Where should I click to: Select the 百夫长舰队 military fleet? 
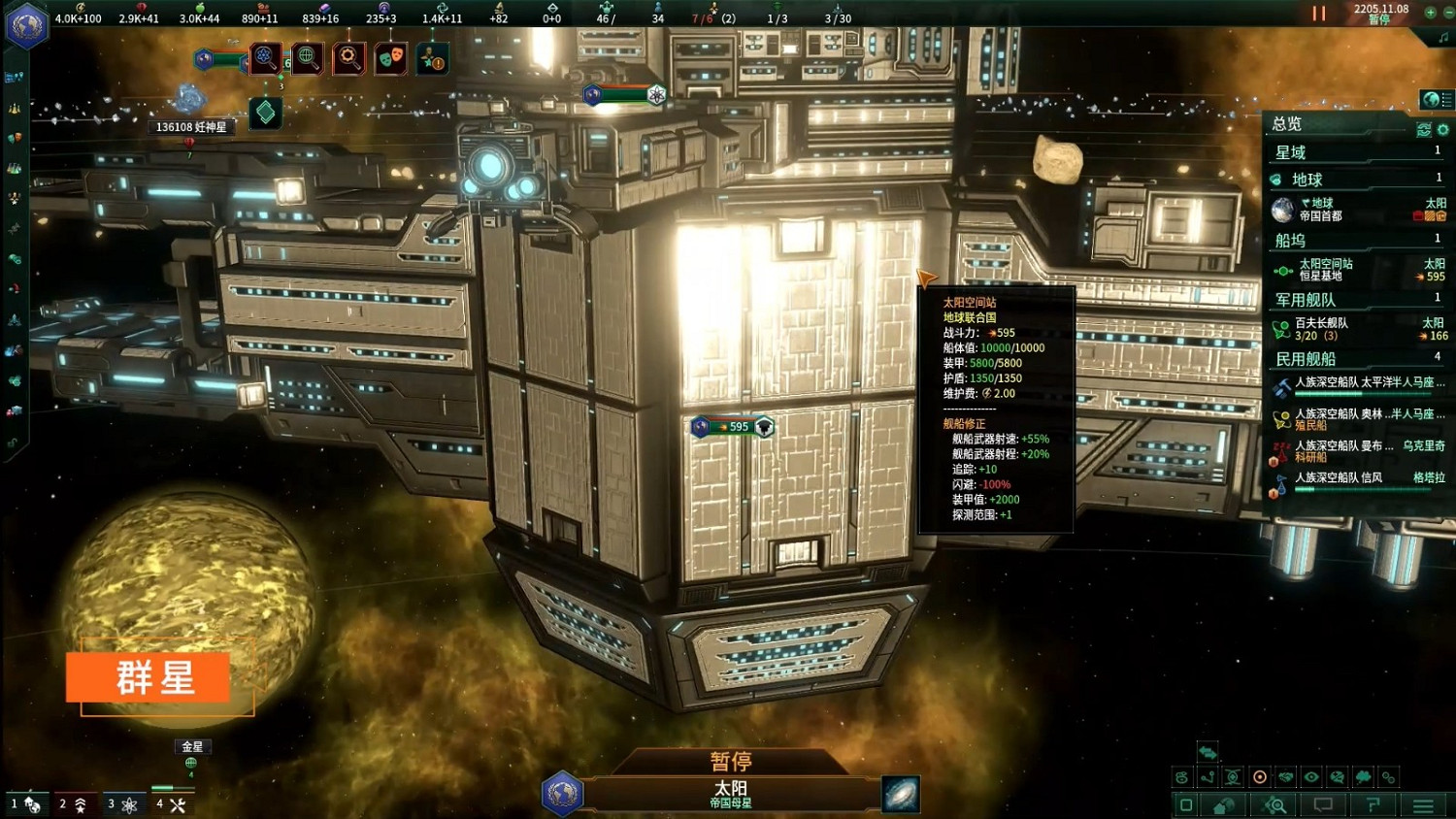tap(1359, 329)
